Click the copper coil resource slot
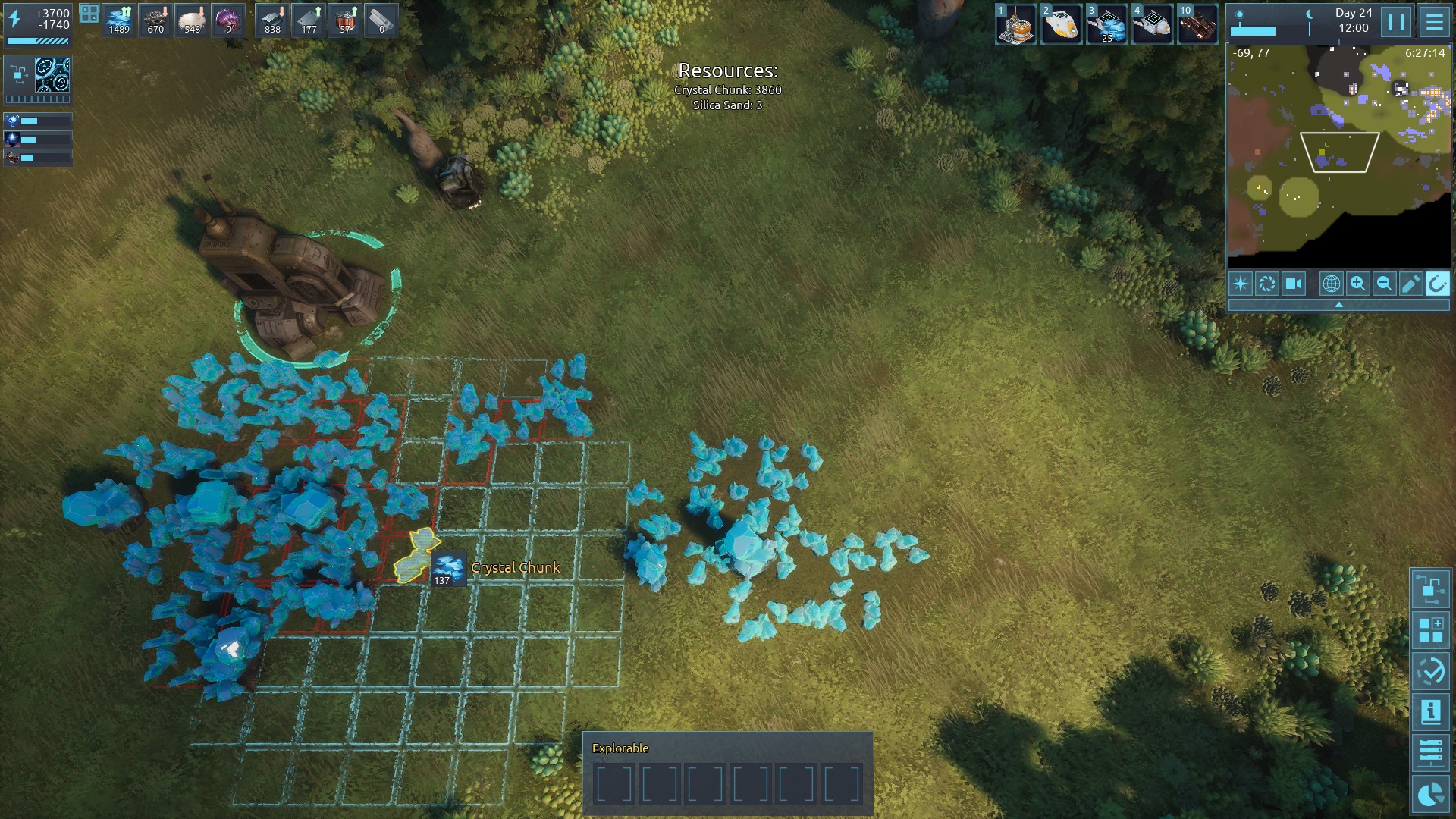The height and width of the screenshot is (819, 1456). click(x=346, y=20)
